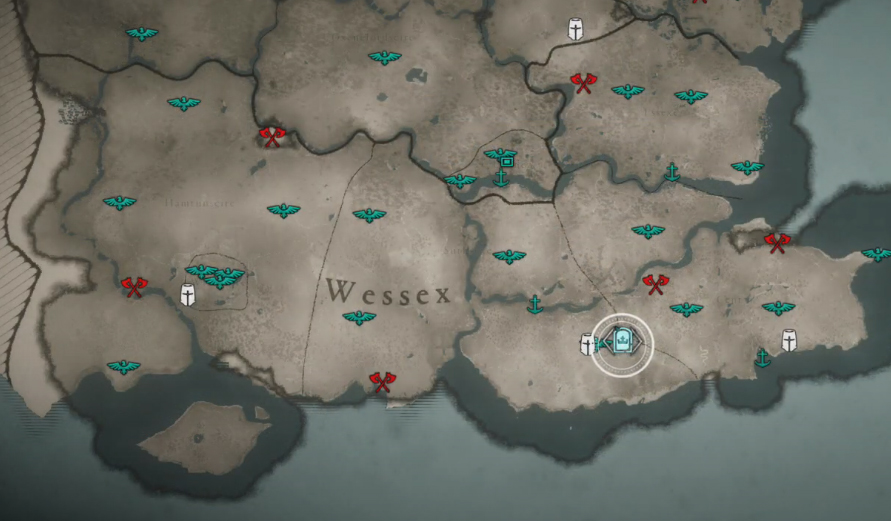Choose the red axes marker on the dark scorched coast
Viewport: 891px width, 521px height.
[776, 241]
